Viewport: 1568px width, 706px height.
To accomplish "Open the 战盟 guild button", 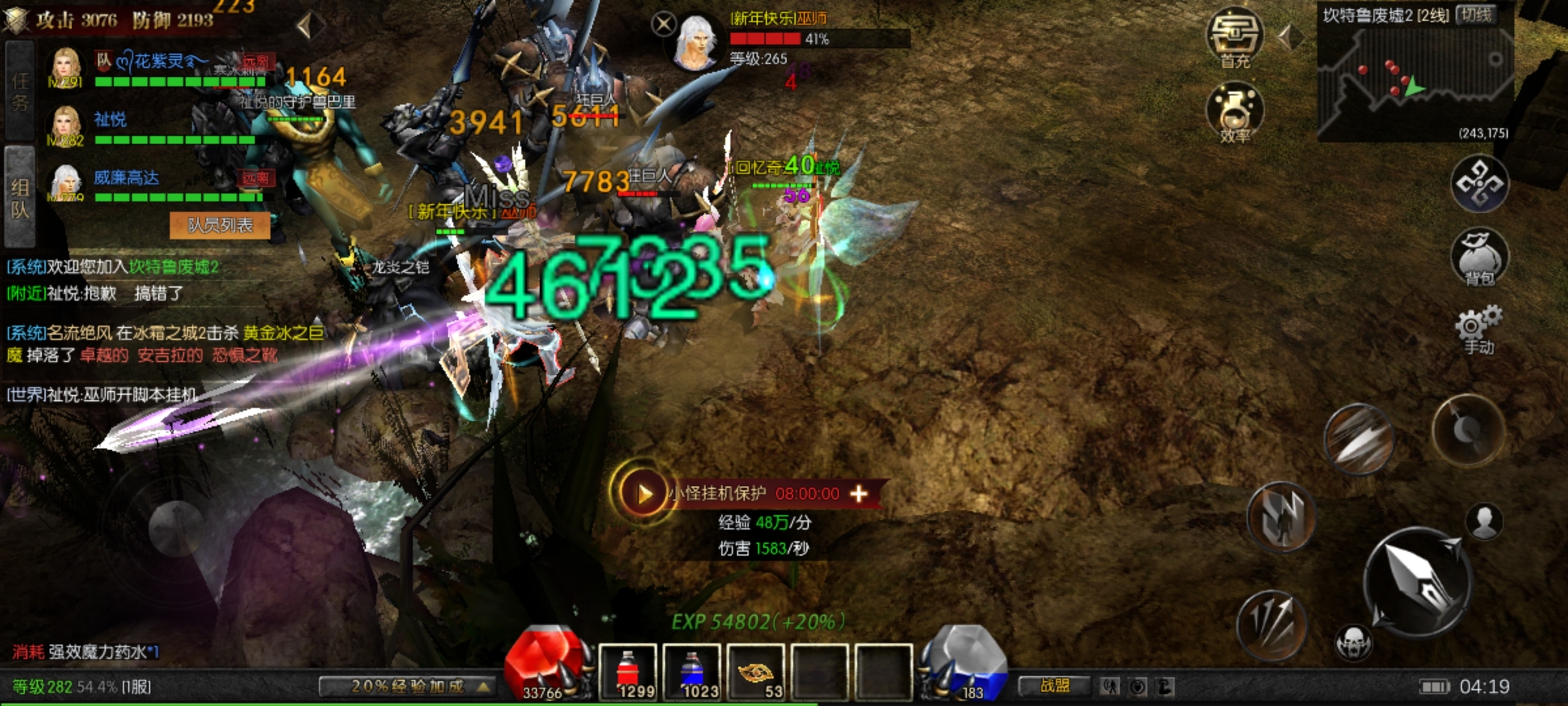I will pos(1054,686).
